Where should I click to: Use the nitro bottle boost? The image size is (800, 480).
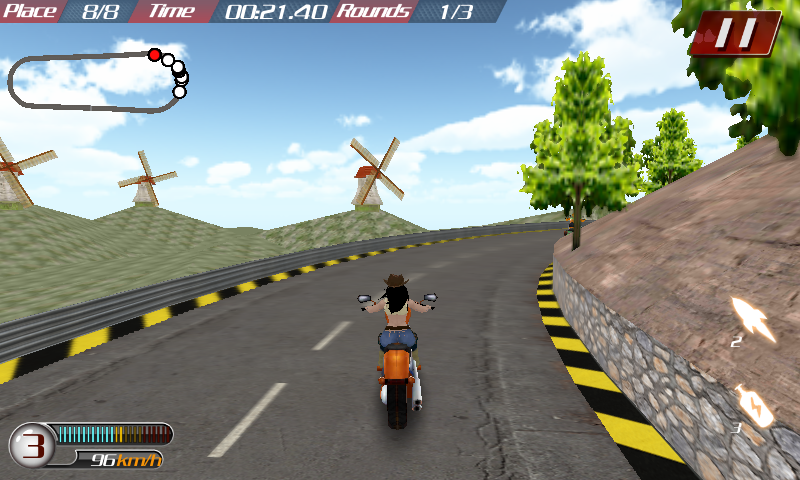pos(753,405)
